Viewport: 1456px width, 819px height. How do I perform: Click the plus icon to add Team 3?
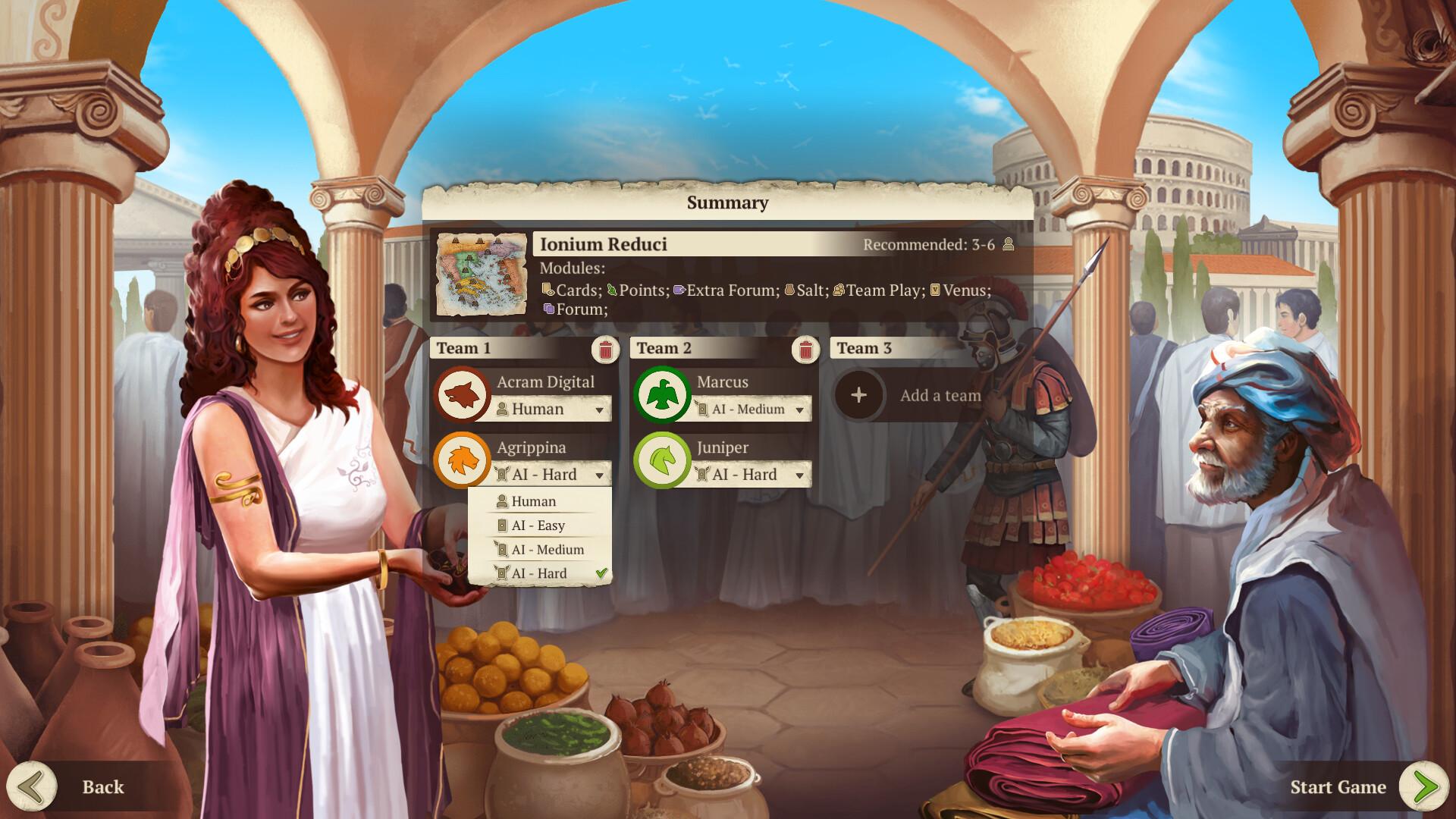coord(858,395)
